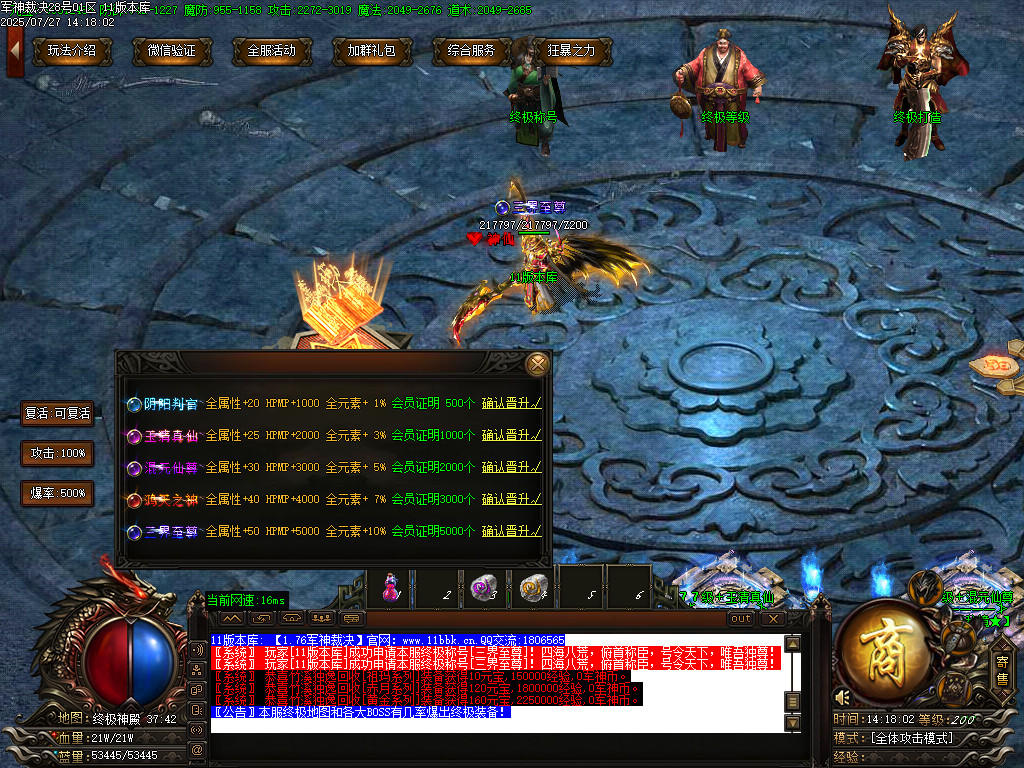Screen dimensions: 1024x768
Task: Open the 全服活动 server events
Action: click(272, 51)
